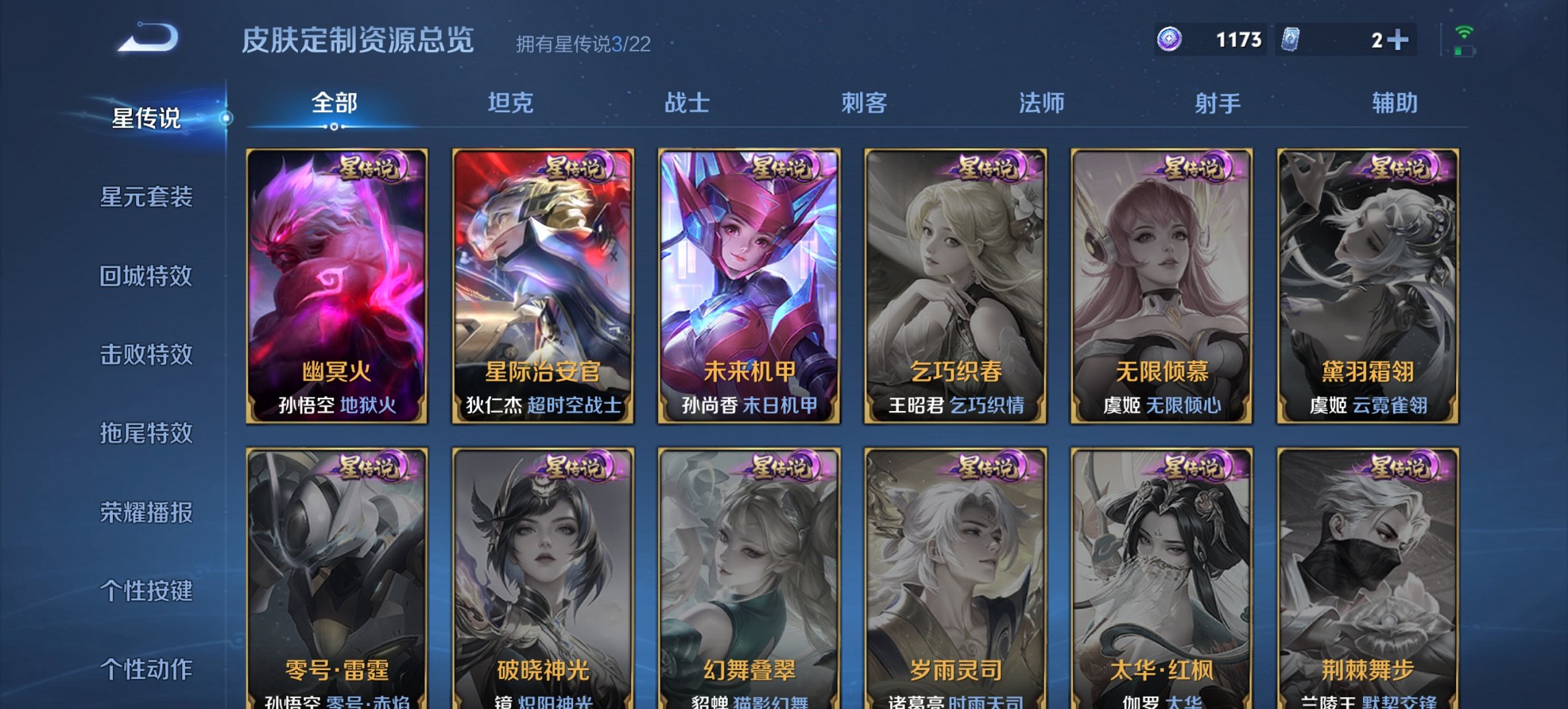The image size is (1568, 709).
Task: Select the 击败特效 sidebar section
Action: (x=146, y=356)
